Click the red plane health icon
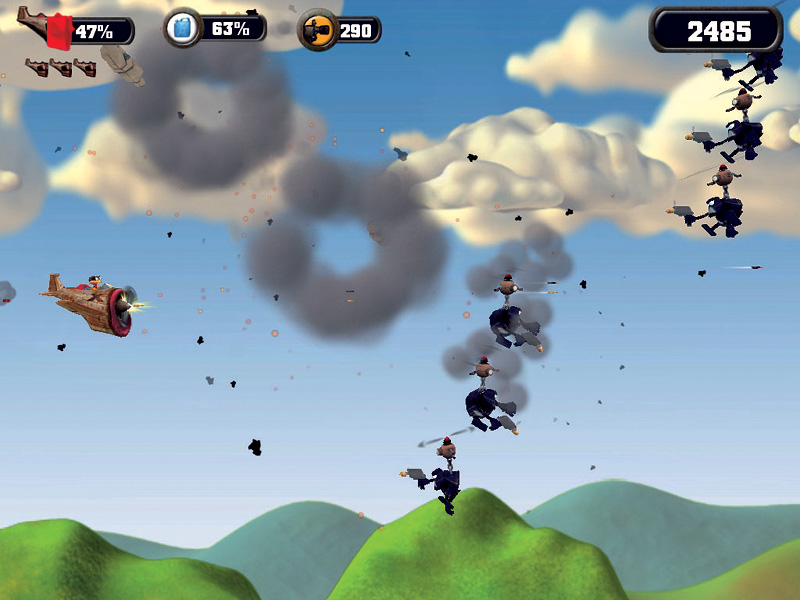 click(x=52, y=29)
